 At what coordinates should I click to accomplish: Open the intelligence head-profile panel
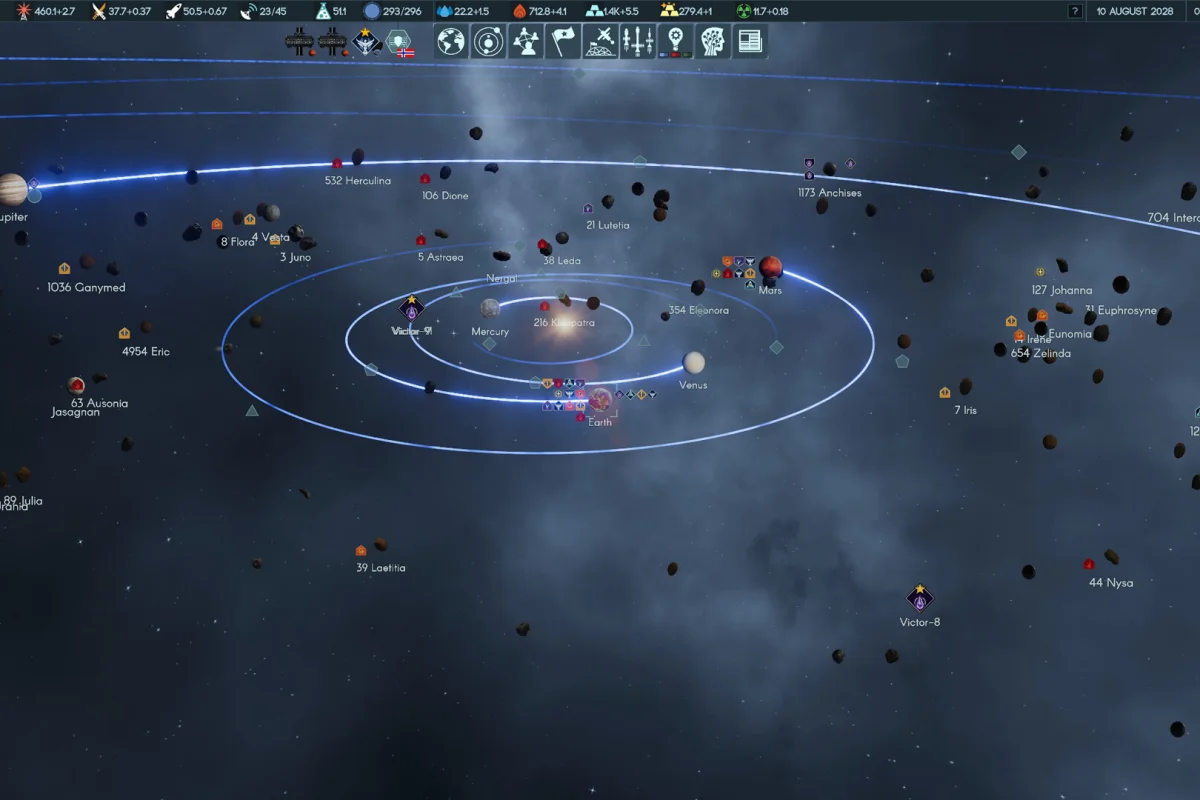[713, 41]
